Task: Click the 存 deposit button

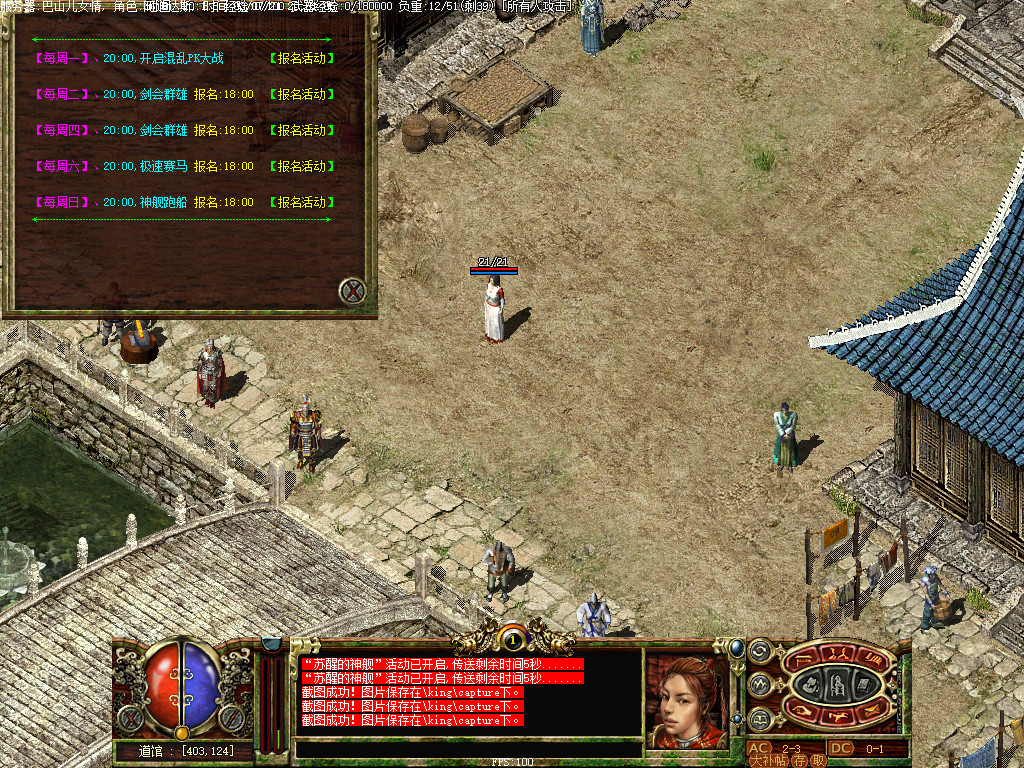Action: (x=801, y=760)
